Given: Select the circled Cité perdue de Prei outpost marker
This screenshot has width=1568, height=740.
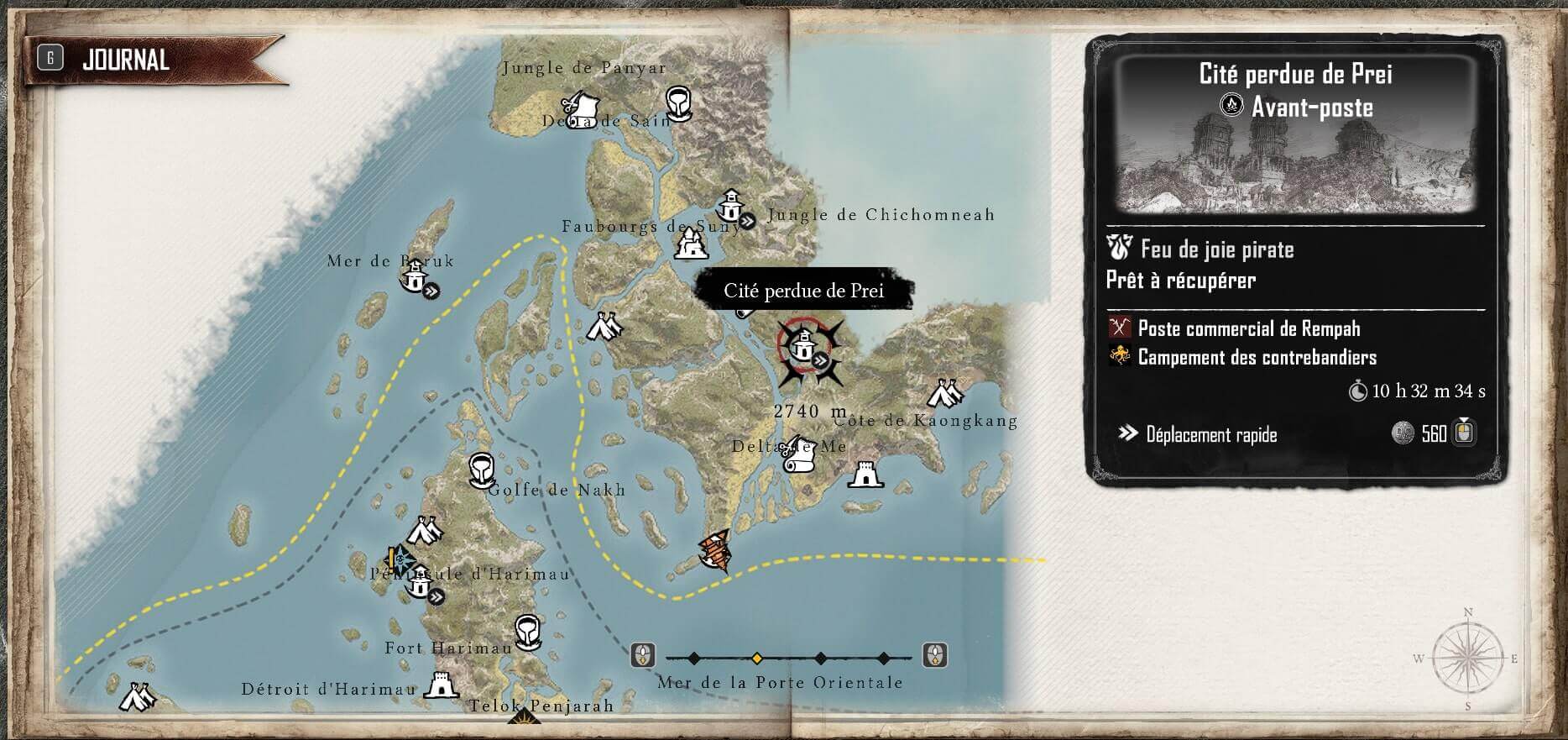Looking at the screenshot, I should [803, 344].
